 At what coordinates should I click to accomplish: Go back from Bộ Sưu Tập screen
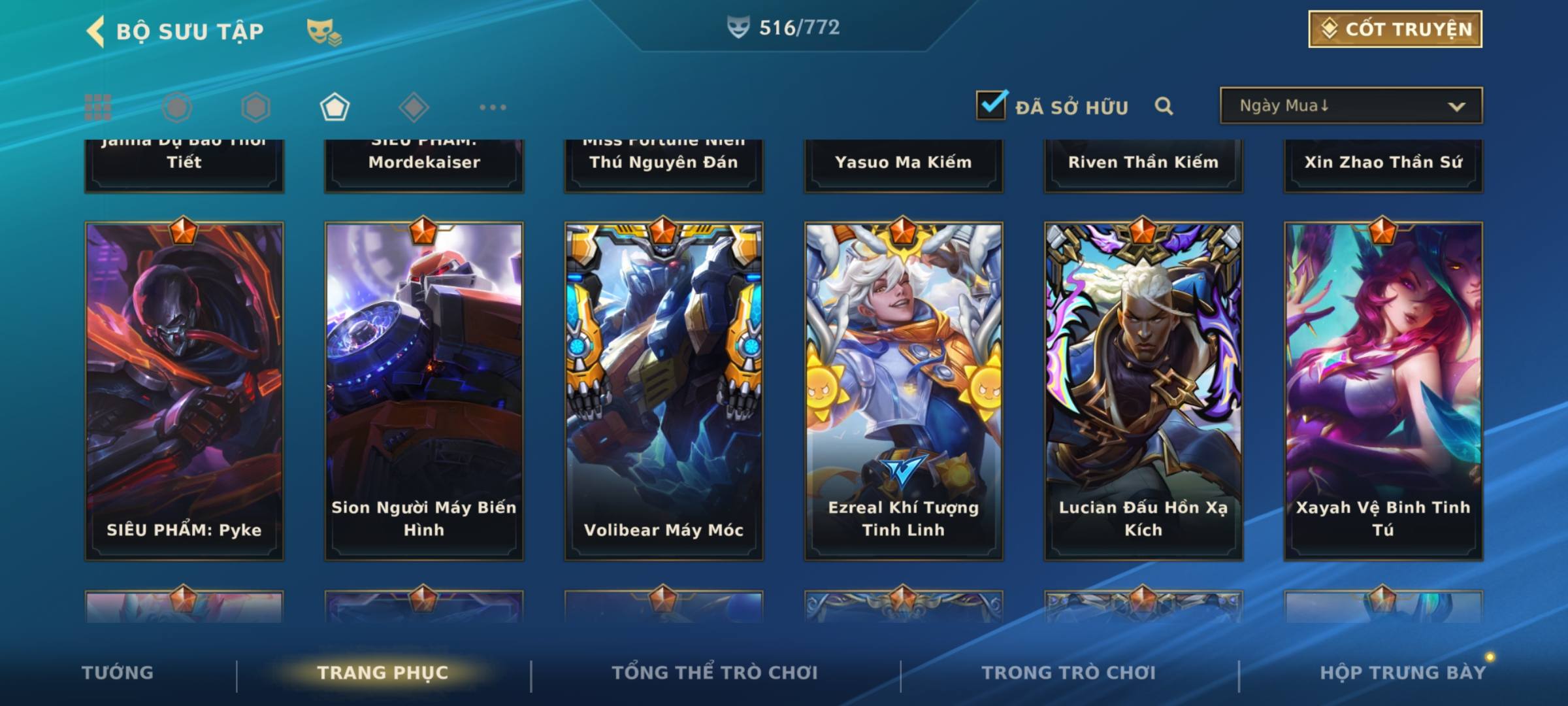(x=96, y=31)
